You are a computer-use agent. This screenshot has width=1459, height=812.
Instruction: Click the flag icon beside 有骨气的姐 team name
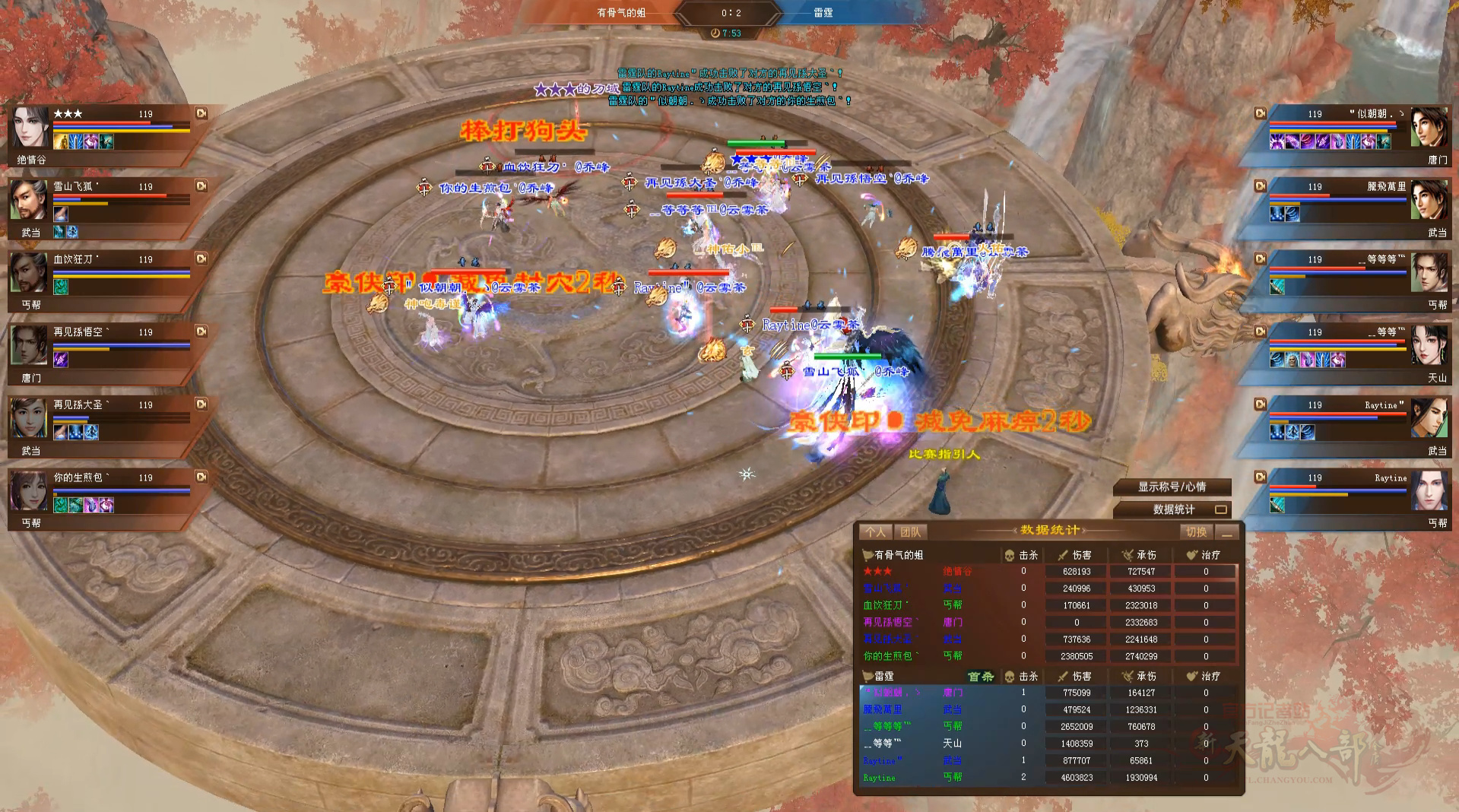tap(867, 554)
